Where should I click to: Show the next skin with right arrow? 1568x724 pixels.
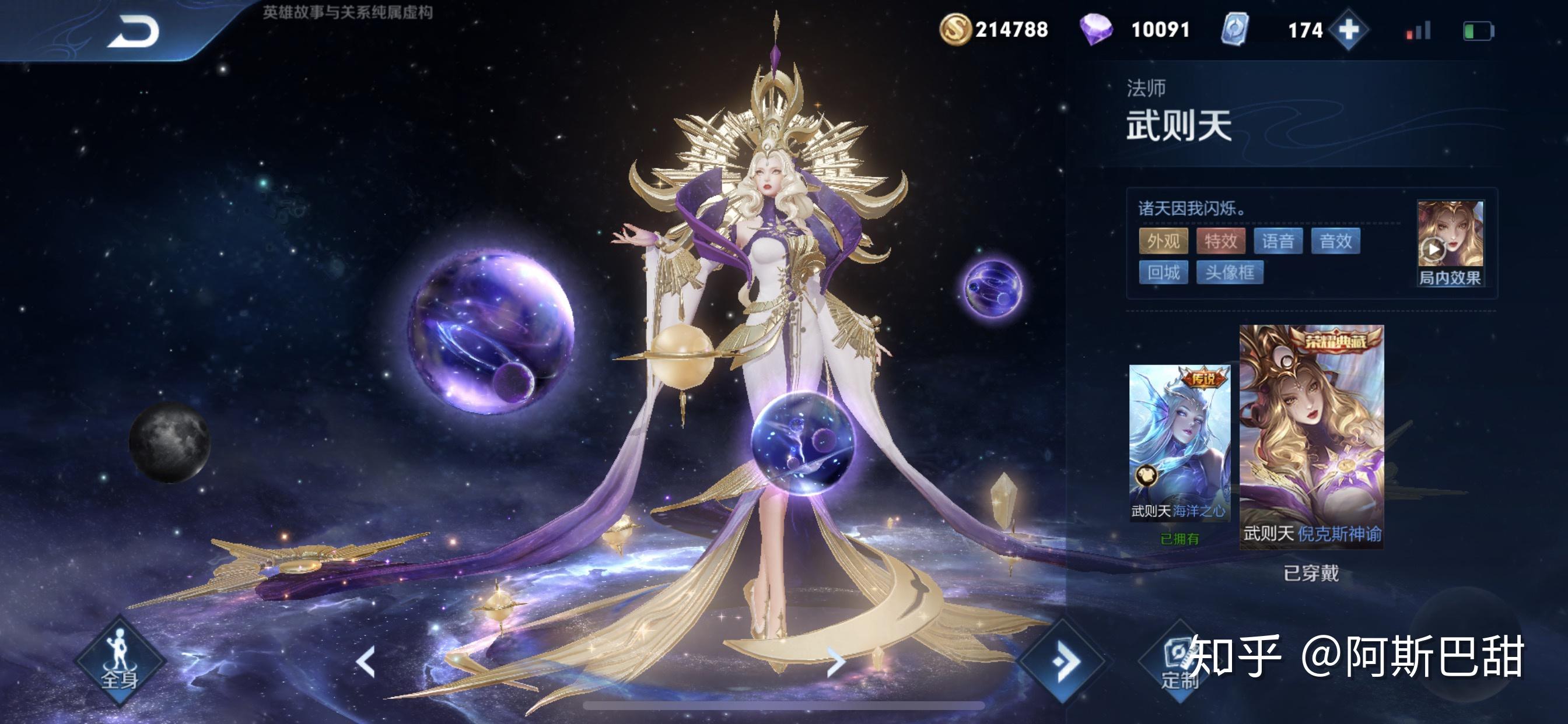coord(836,662)
